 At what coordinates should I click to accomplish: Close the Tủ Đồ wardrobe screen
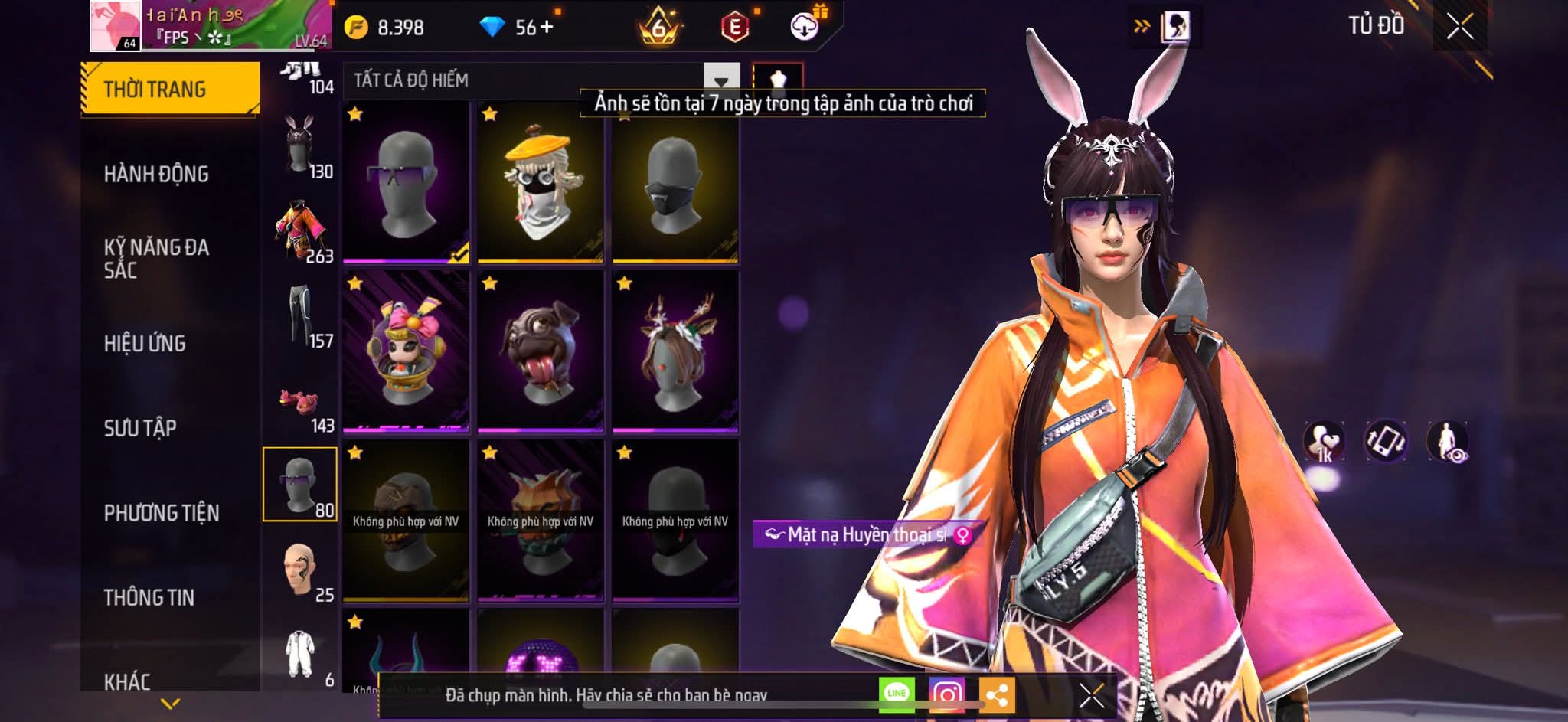point(1459,27)
